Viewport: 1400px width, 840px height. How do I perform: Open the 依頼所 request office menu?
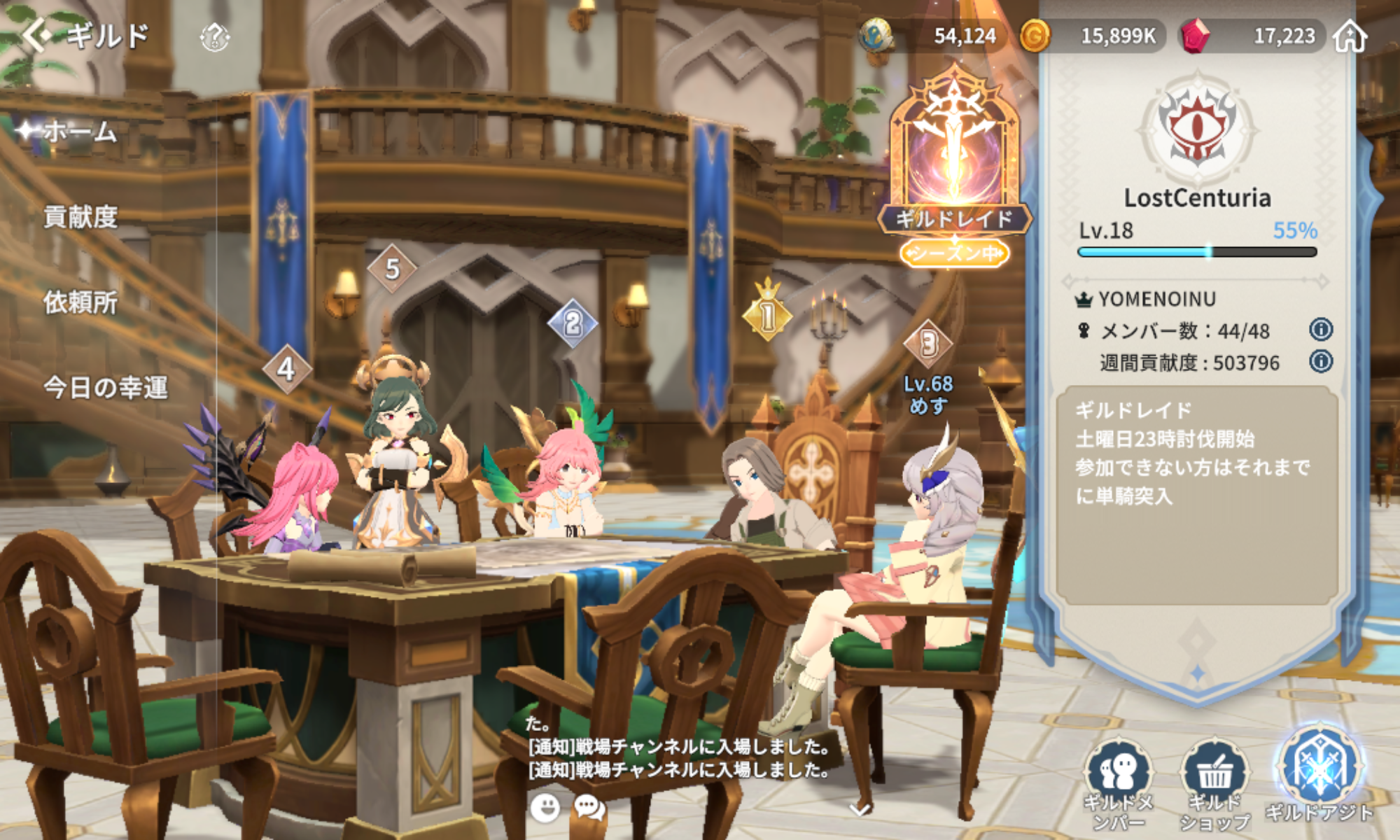[80, 302]
